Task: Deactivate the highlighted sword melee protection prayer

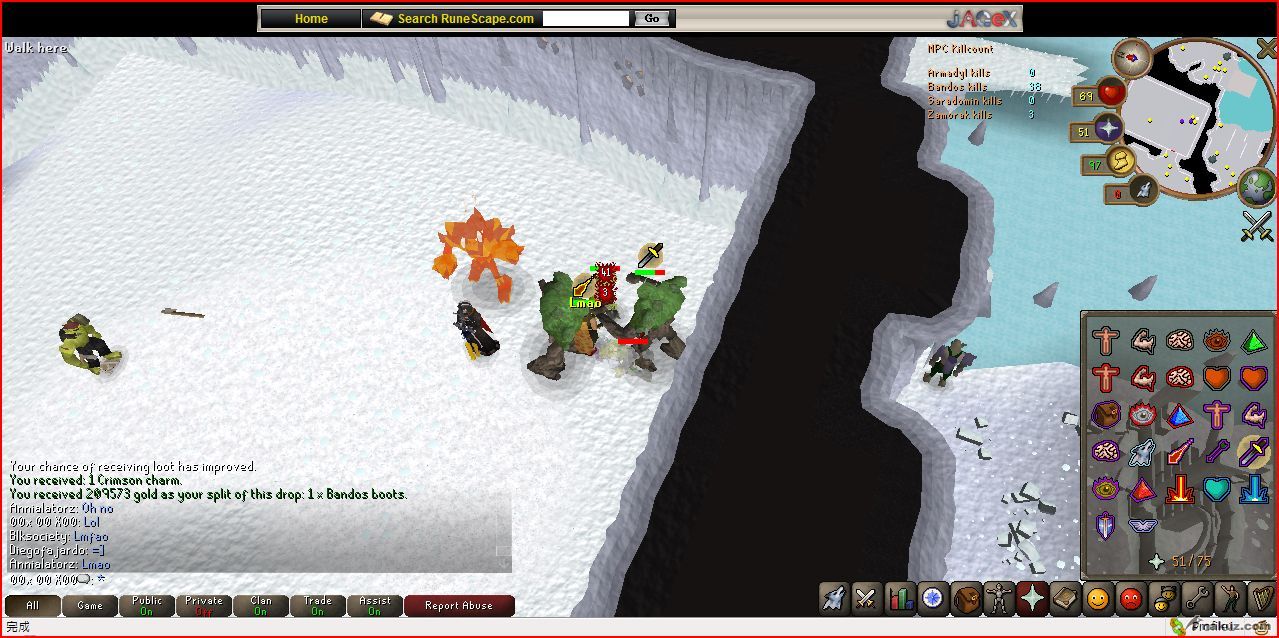Action: (x=1253, y=452)
